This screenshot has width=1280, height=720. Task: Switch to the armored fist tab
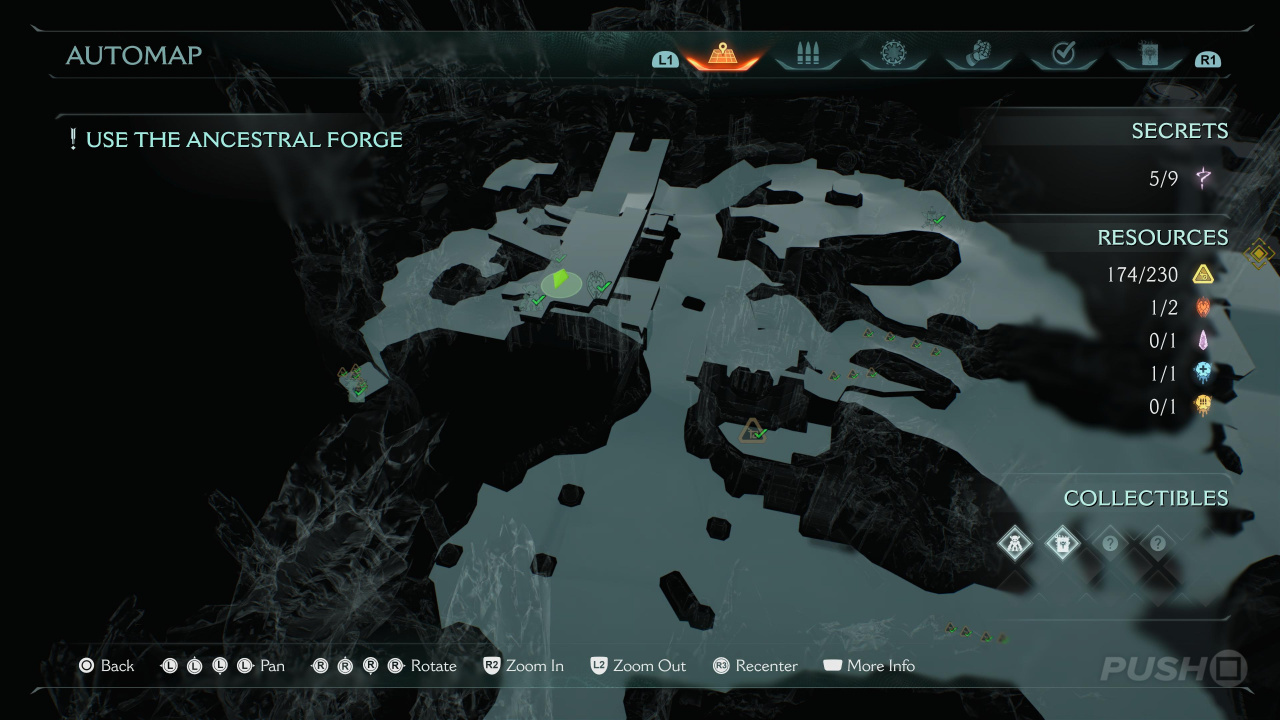pos(978,55)
